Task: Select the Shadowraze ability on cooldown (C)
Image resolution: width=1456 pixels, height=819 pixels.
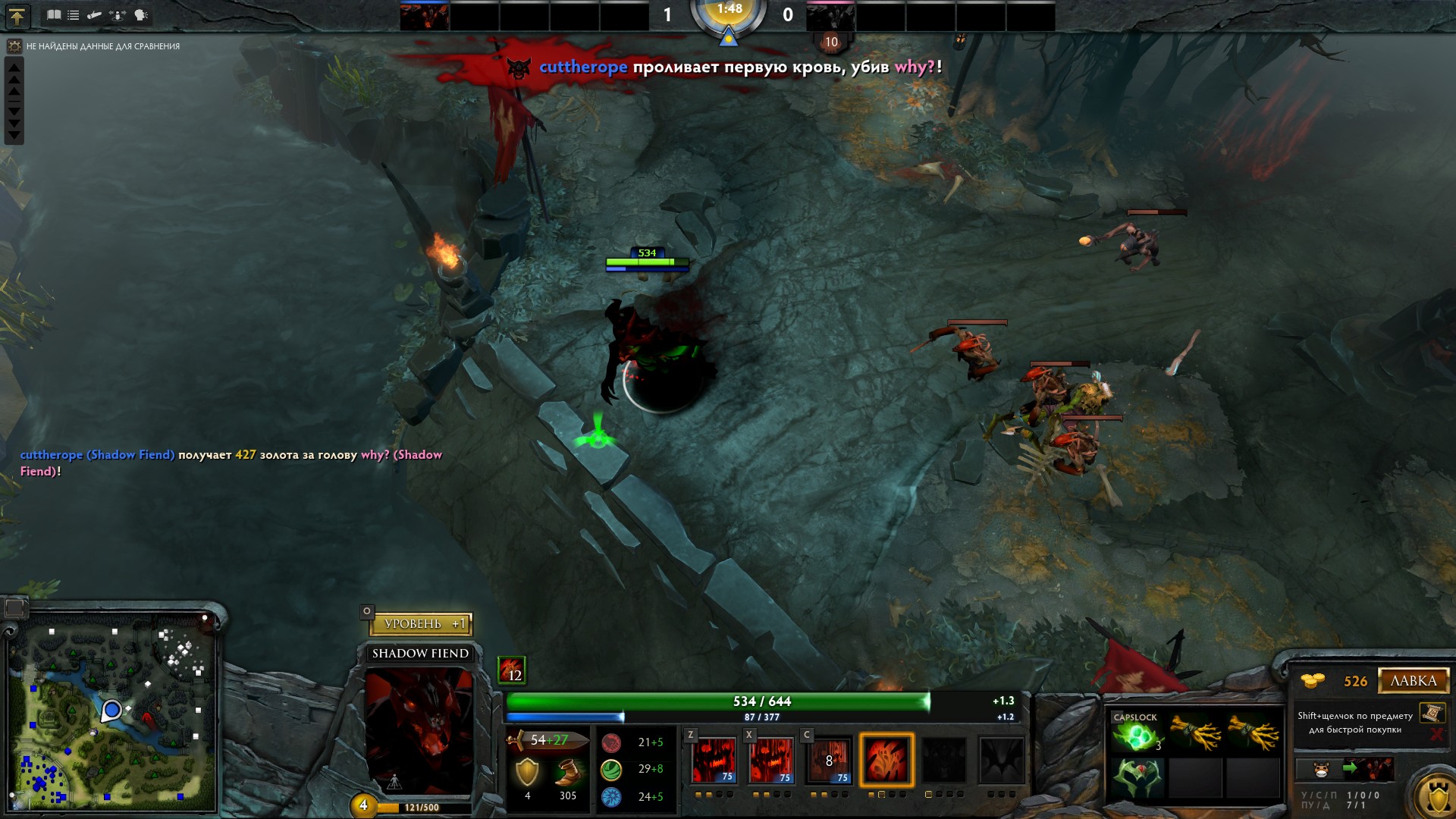Action: coord(828,759)
